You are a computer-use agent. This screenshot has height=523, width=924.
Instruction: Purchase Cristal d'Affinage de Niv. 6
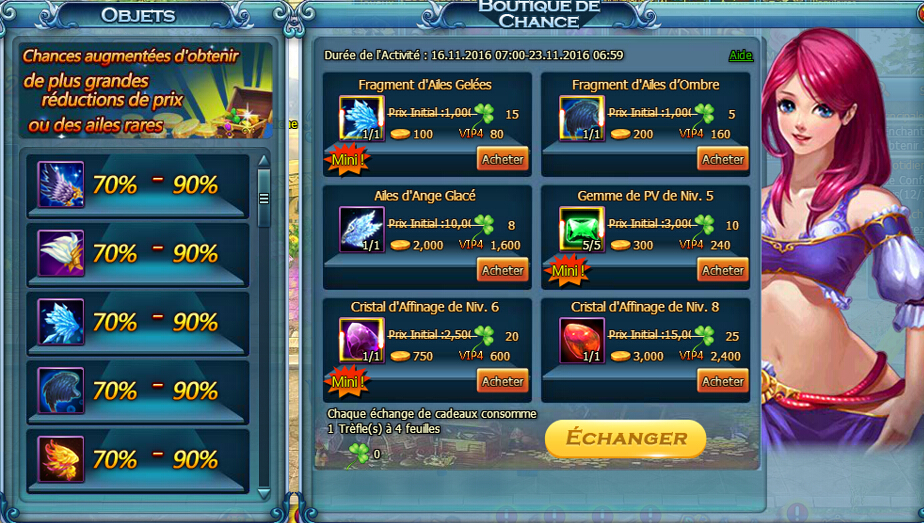tap(502, 381)
